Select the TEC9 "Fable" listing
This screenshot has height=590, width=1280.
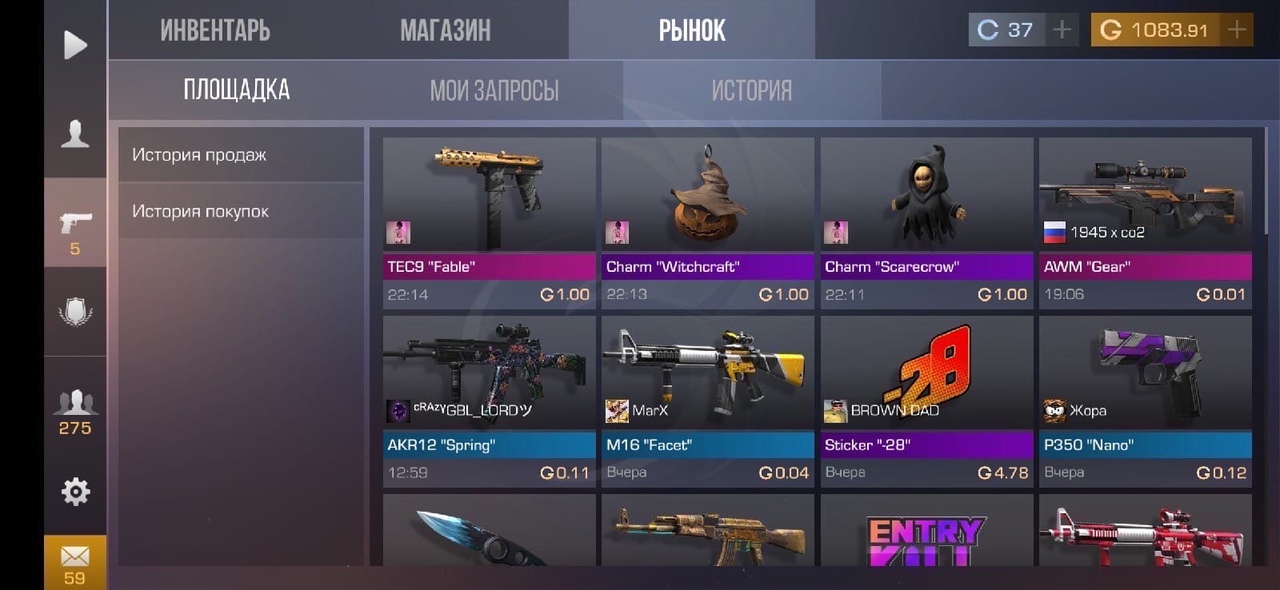pyautogui.click(x=489, y=222)
